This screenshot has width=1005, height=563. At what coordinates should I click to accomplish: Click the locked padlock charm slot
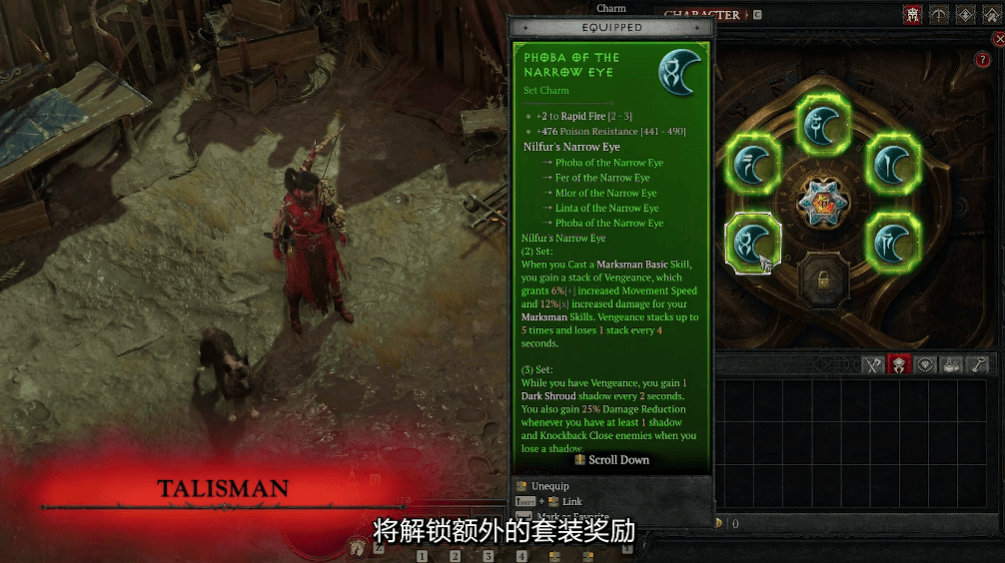pyautogui.click(x=823, y=280)
